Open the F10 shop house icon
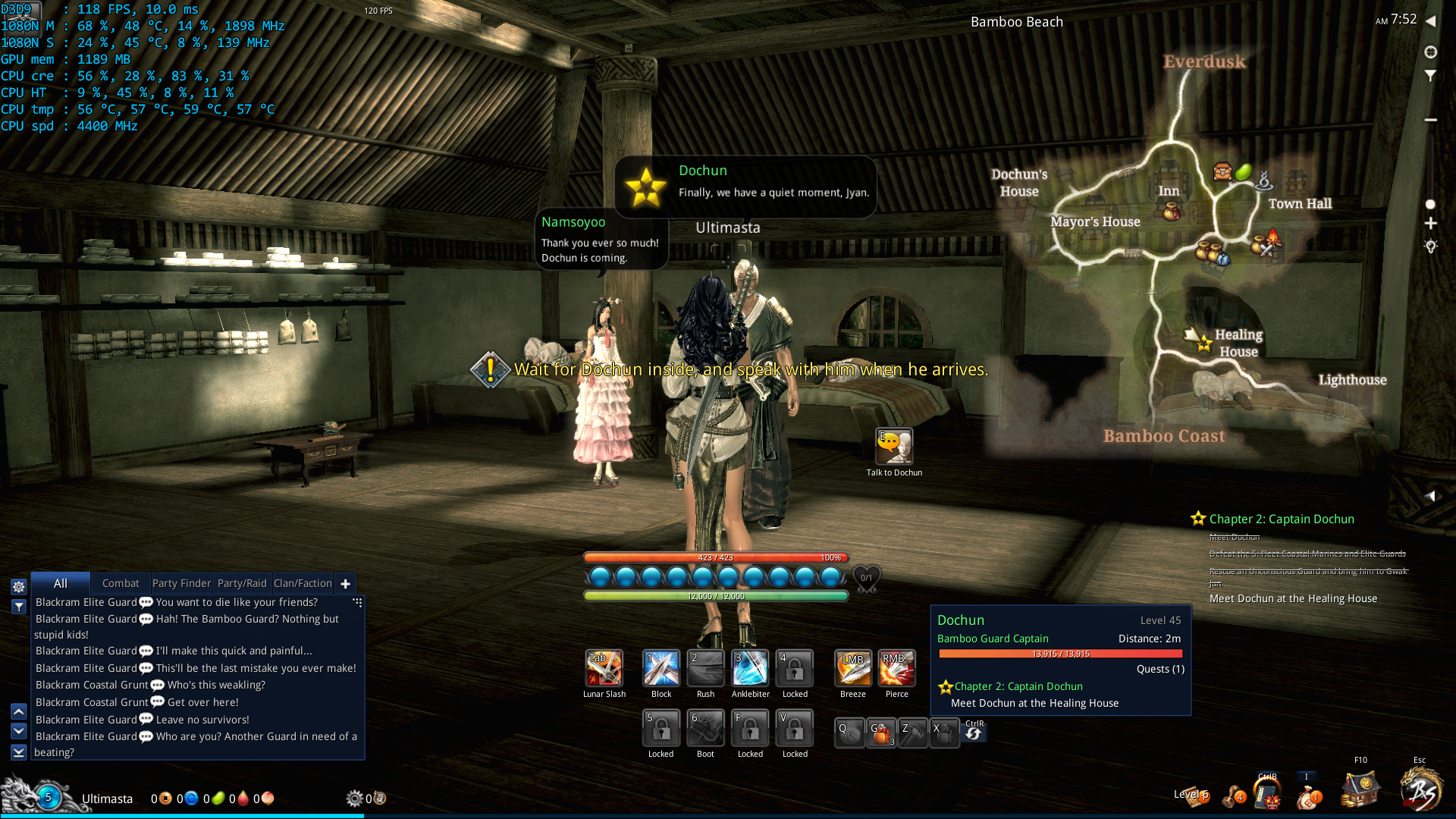 point(1360,789)
